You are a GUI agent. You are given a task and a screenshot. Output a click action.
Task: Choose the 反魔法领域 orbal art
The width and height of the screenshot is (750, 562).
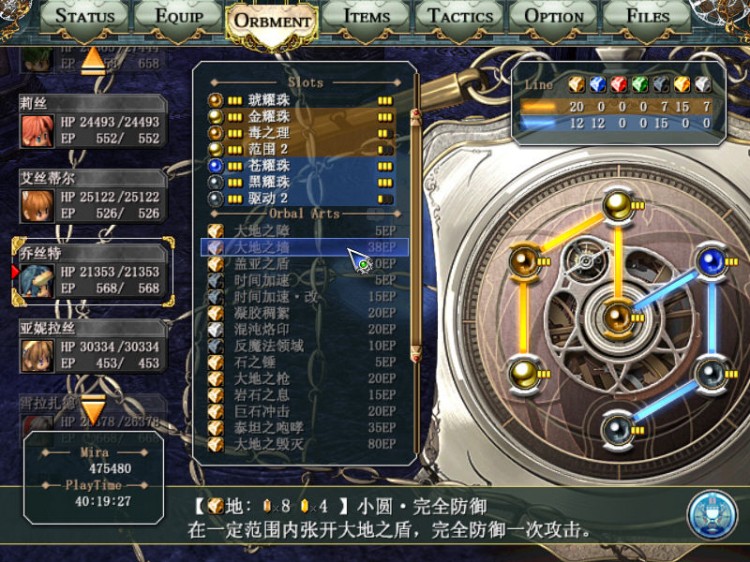[x=300, y=346]
